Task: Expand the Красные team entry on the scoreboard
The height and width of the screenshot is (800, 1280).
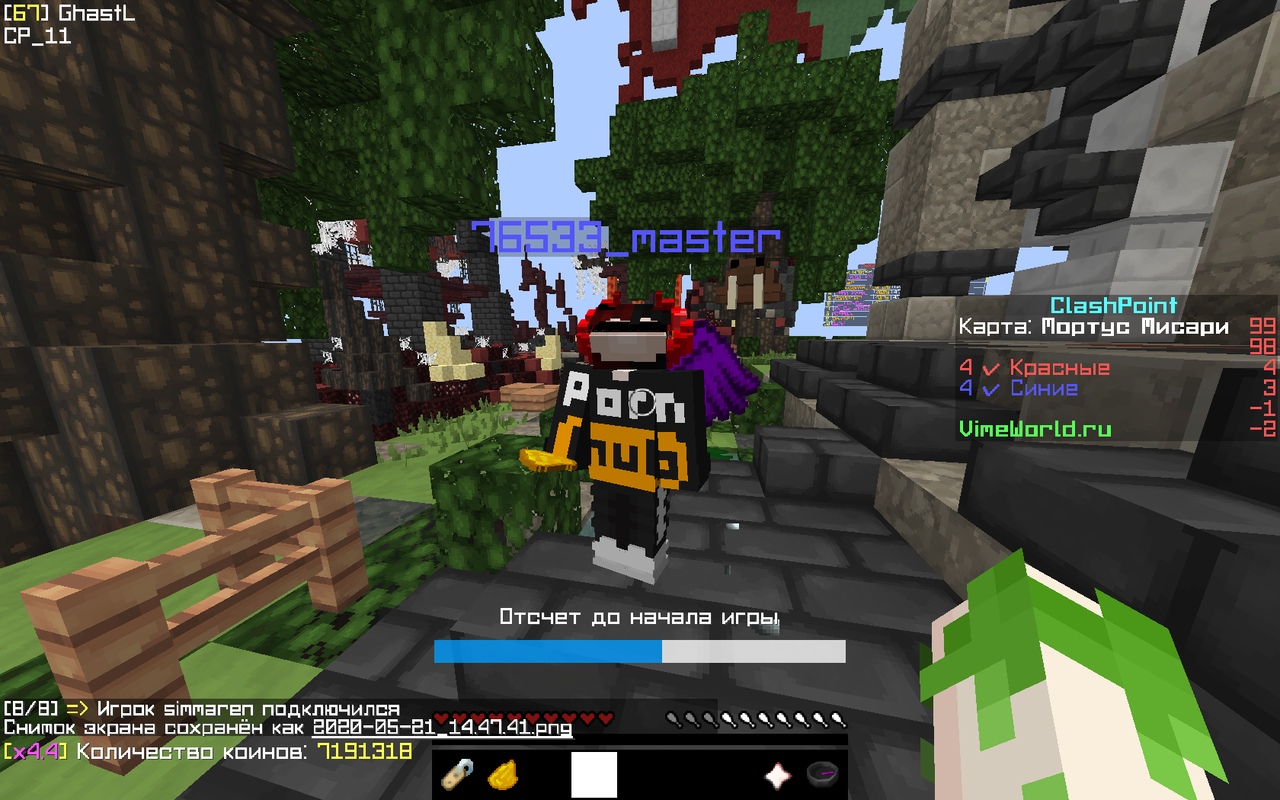Action: point(1060,367)
